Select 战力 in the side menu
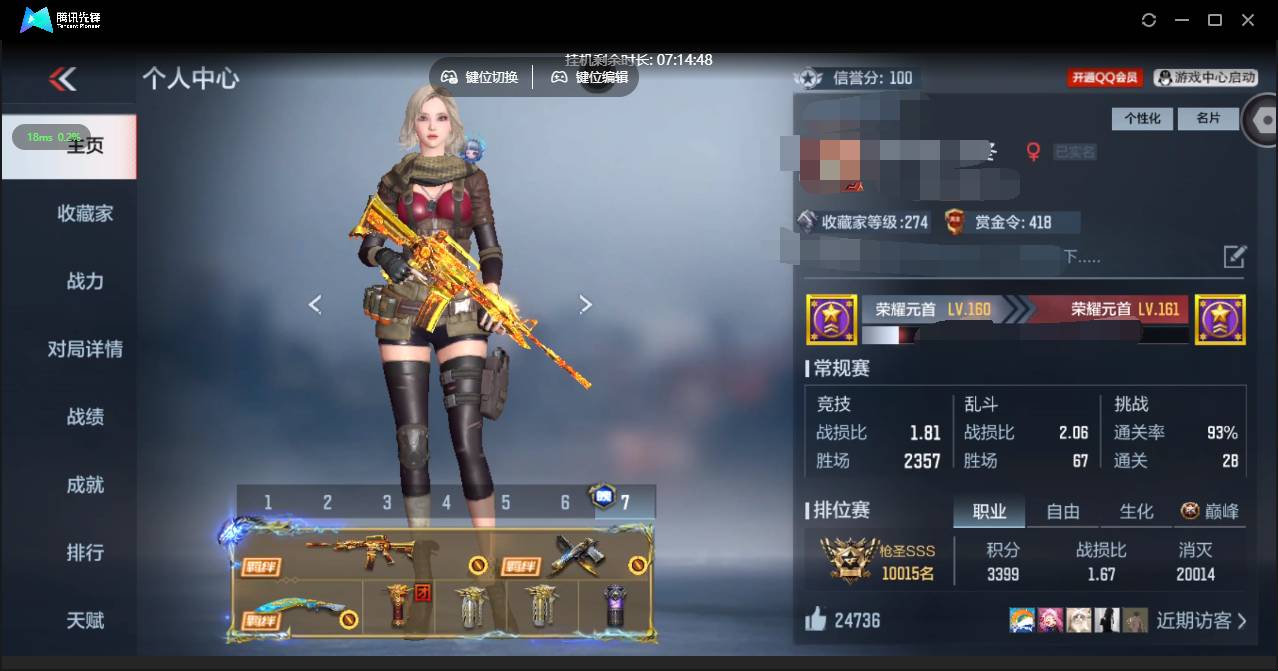1278x671 pixels. [85, 281]
